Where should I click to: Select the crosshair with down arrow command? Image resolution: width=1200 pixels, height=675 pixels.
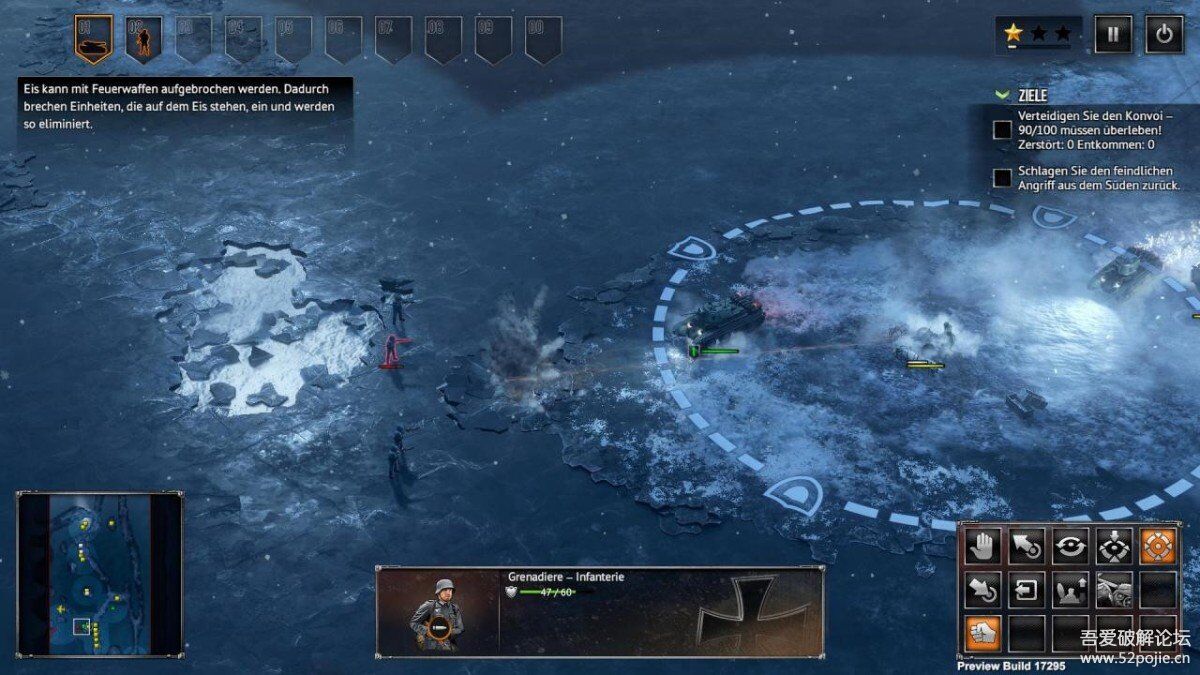(x=1114, y=546)
